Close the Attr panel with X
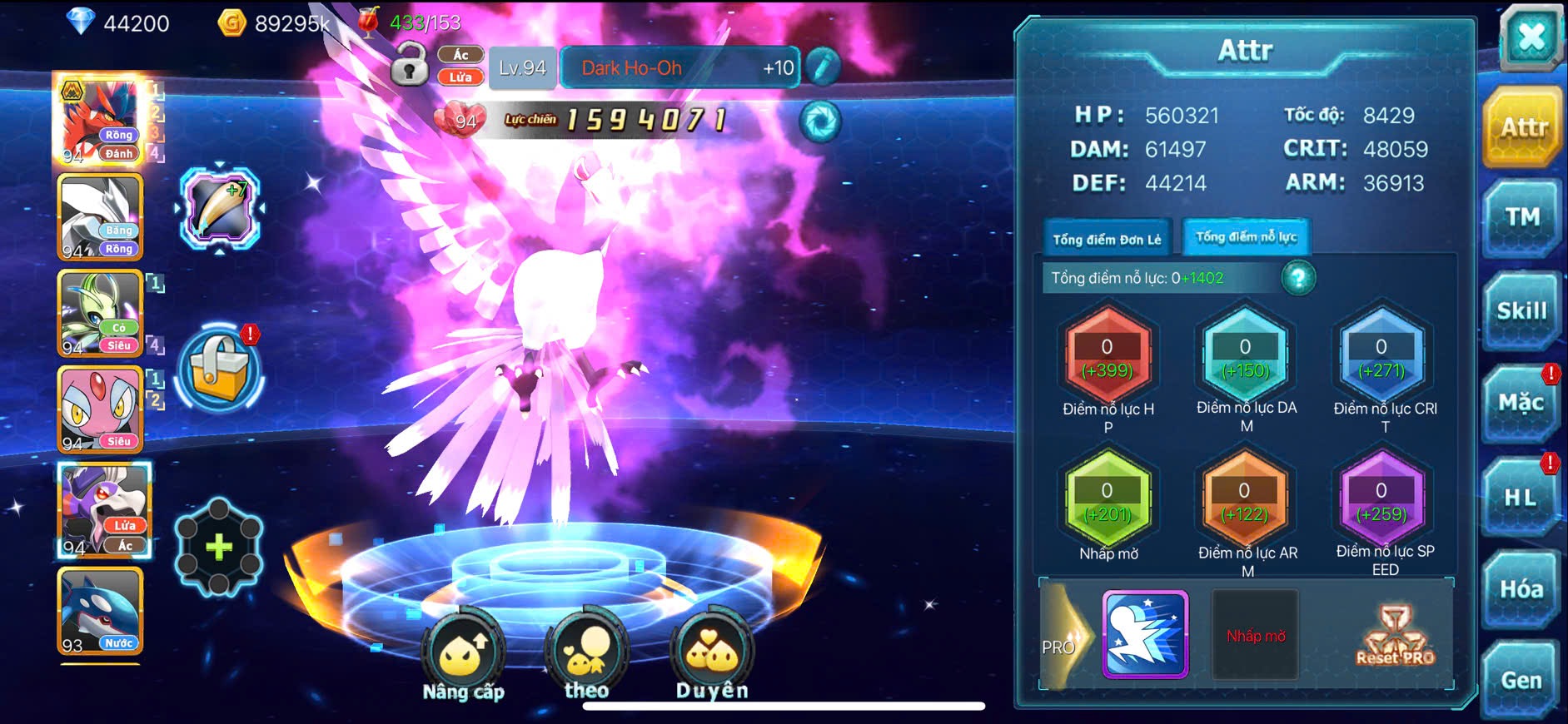 click(x=1531, y=37)
